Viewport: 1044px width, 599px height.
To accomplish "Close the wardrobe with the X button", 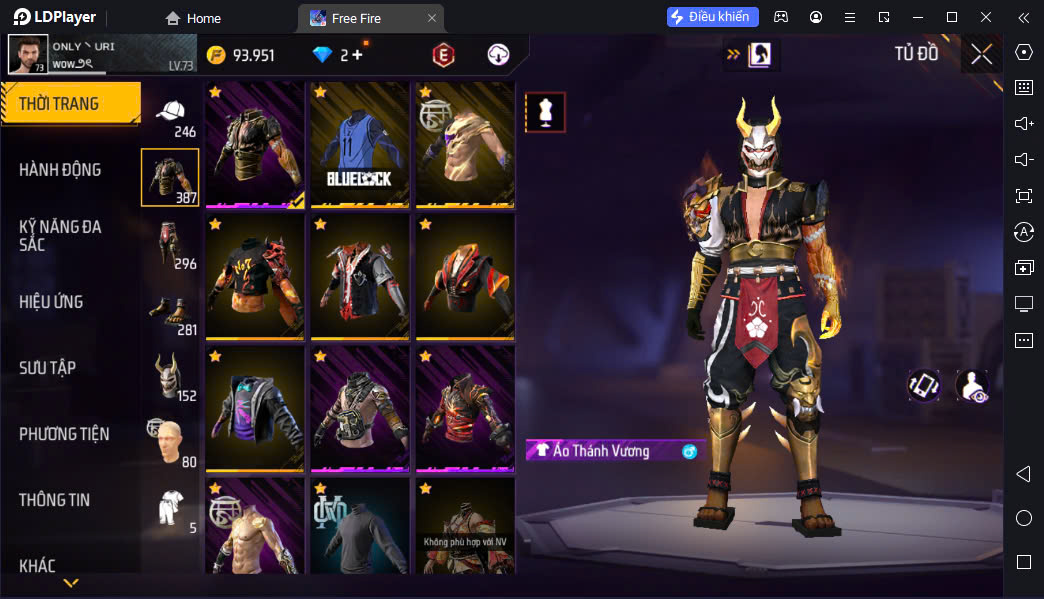I will 982,54.
